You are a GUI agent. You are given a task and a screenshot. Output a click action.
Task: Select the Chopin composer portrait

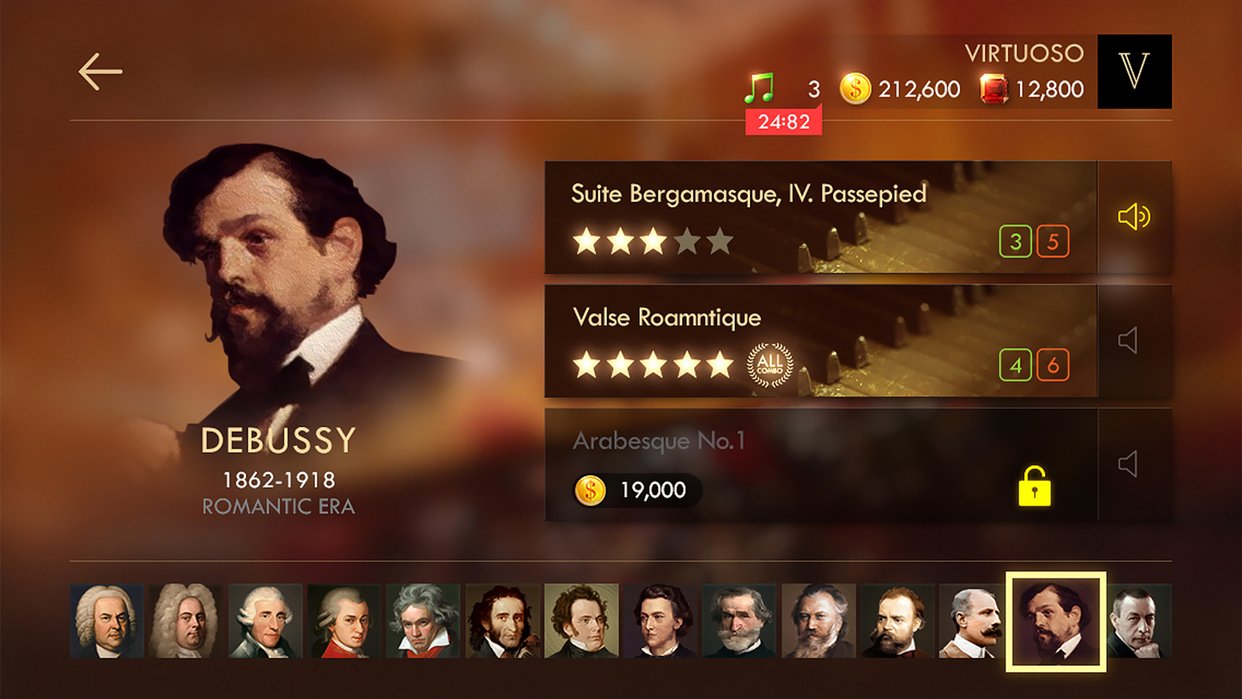click(661, 621)
